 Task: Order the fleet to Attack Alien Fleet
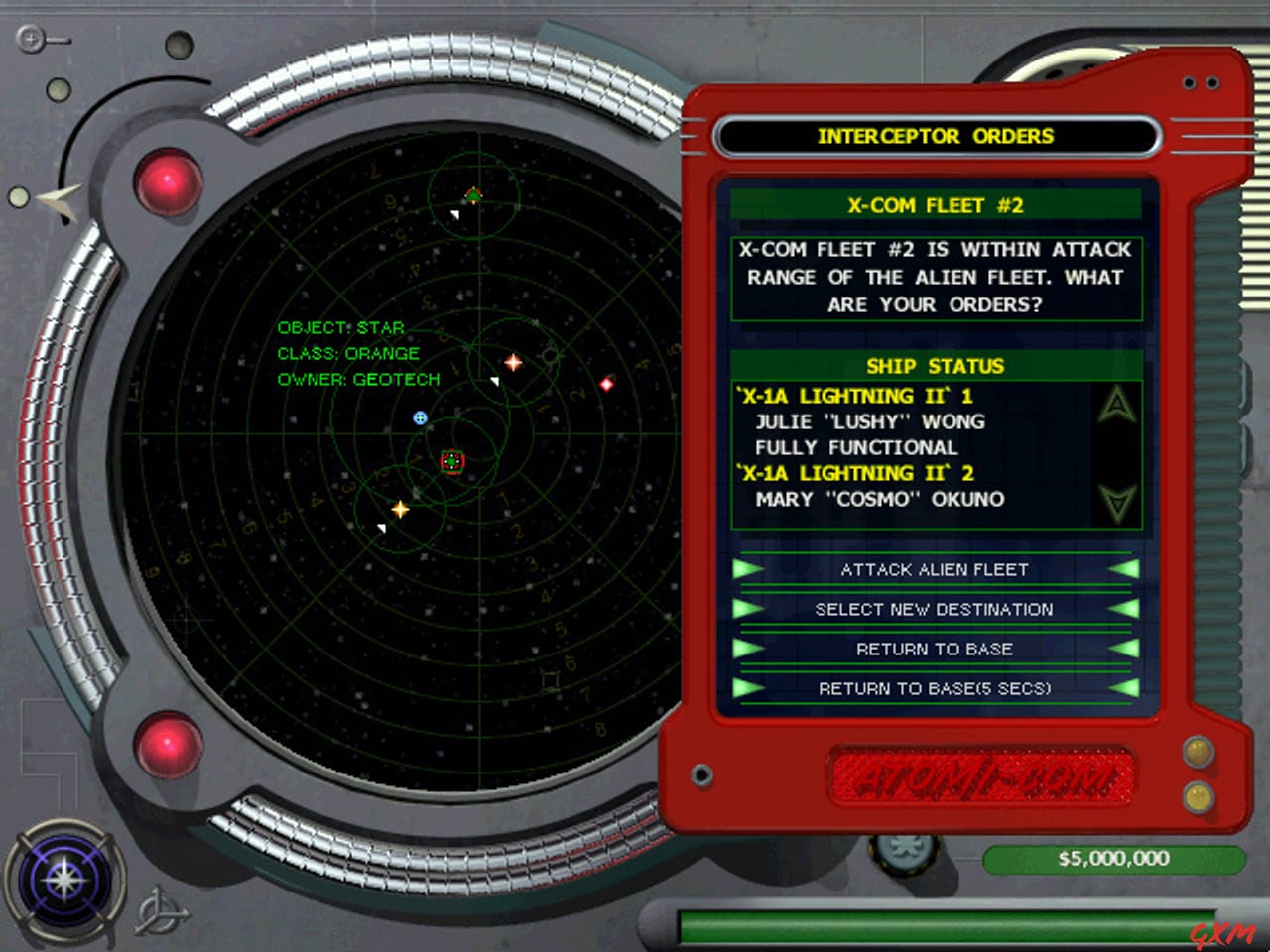[x=934, y=569]
